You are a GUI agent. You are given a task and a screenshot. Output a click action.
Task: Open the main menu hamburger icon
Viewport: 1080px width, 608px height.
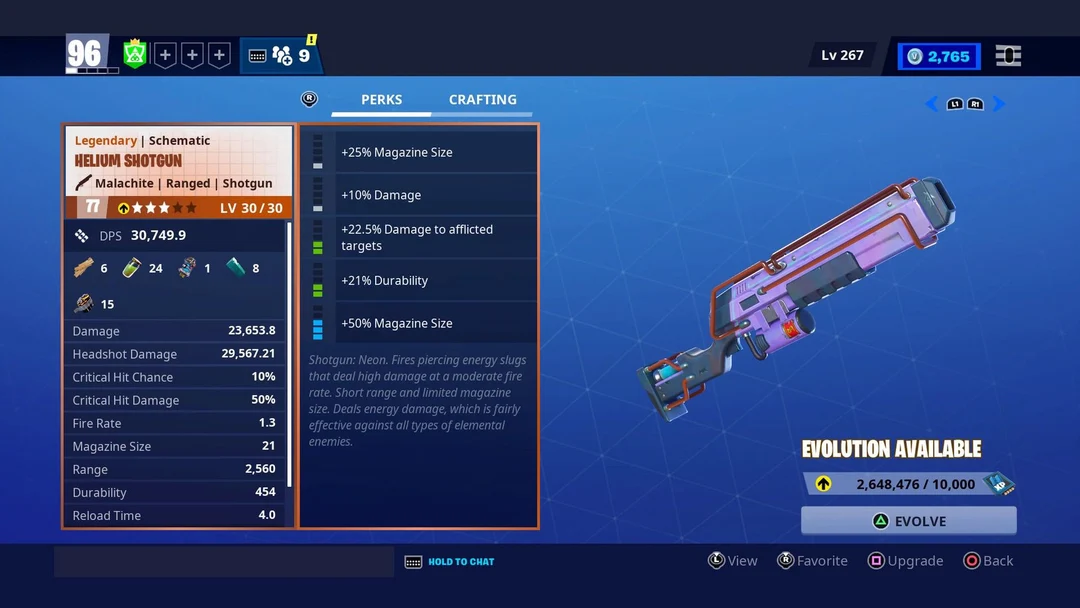pos(1008,56)
